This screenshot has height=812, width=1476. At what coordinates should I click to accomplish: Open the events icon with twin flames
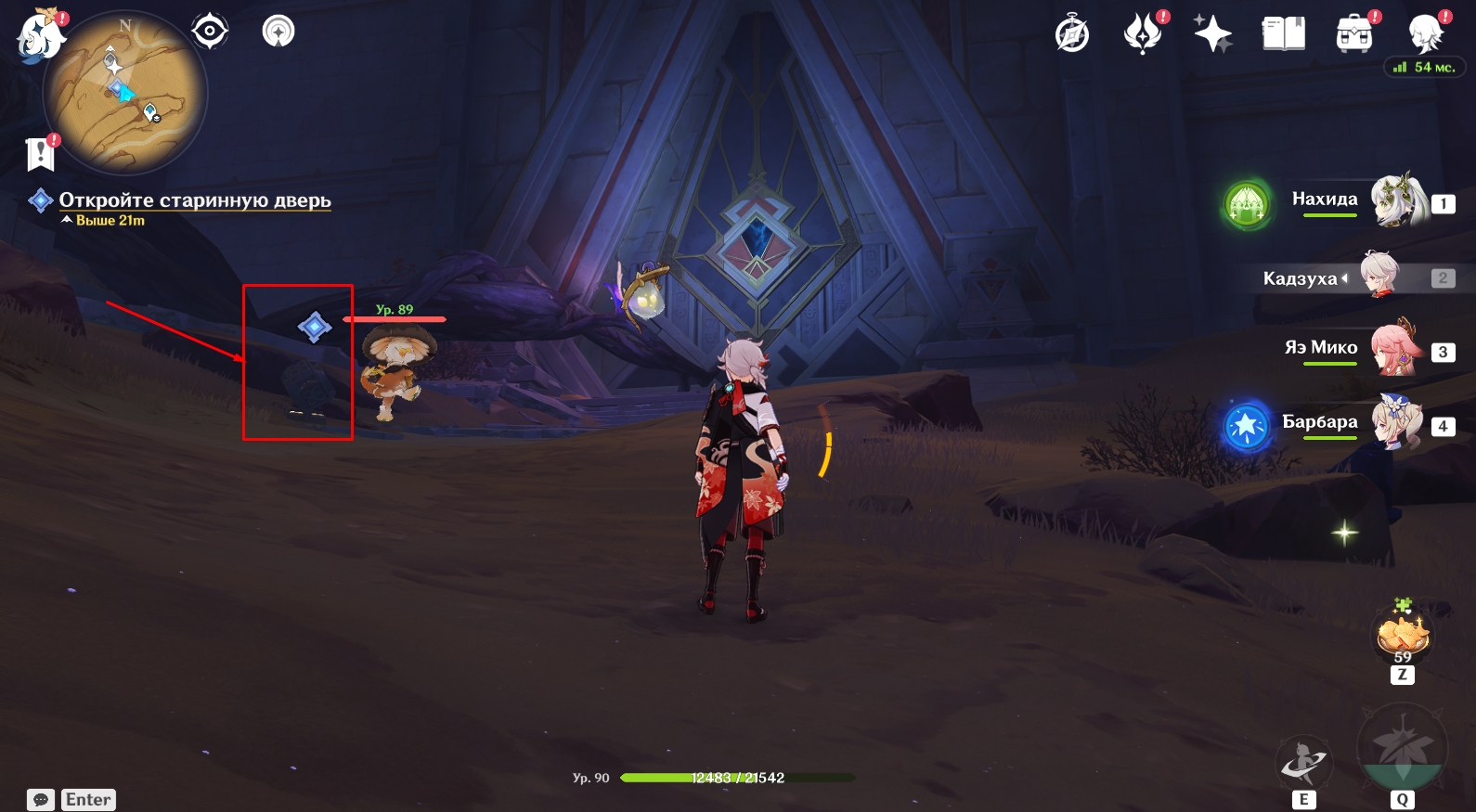click(1143, 34)
